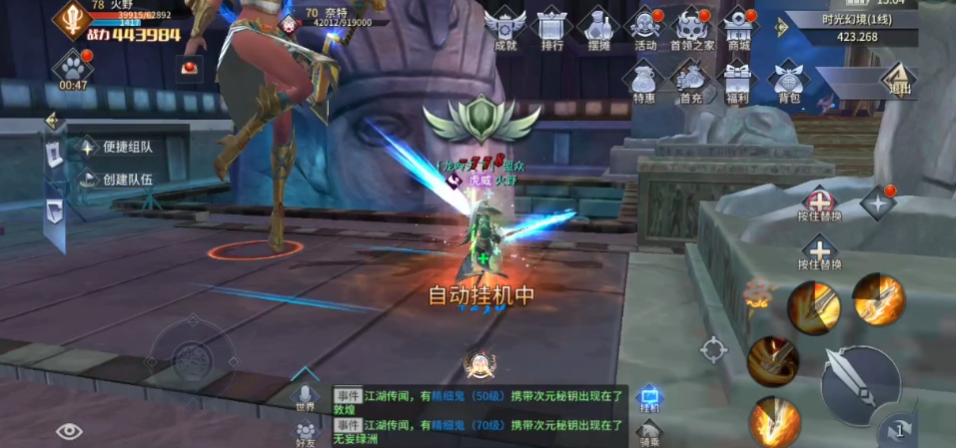The width and height of the screenshot is (956, 448).
Task: Open the 背包 backpack
Action: [x=789, y=81]
